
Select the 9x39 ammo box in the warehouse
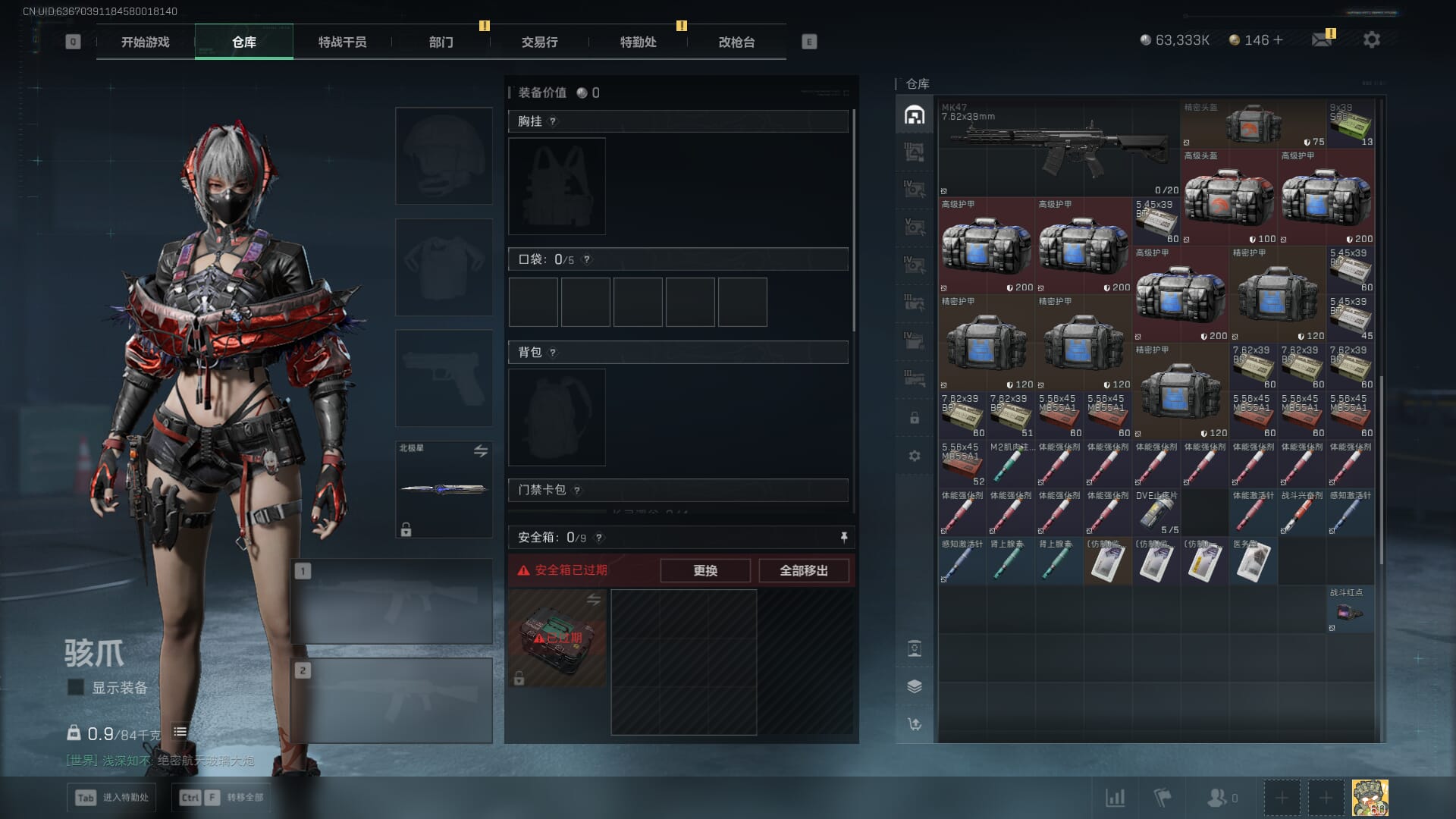(x=1351, y=124)
